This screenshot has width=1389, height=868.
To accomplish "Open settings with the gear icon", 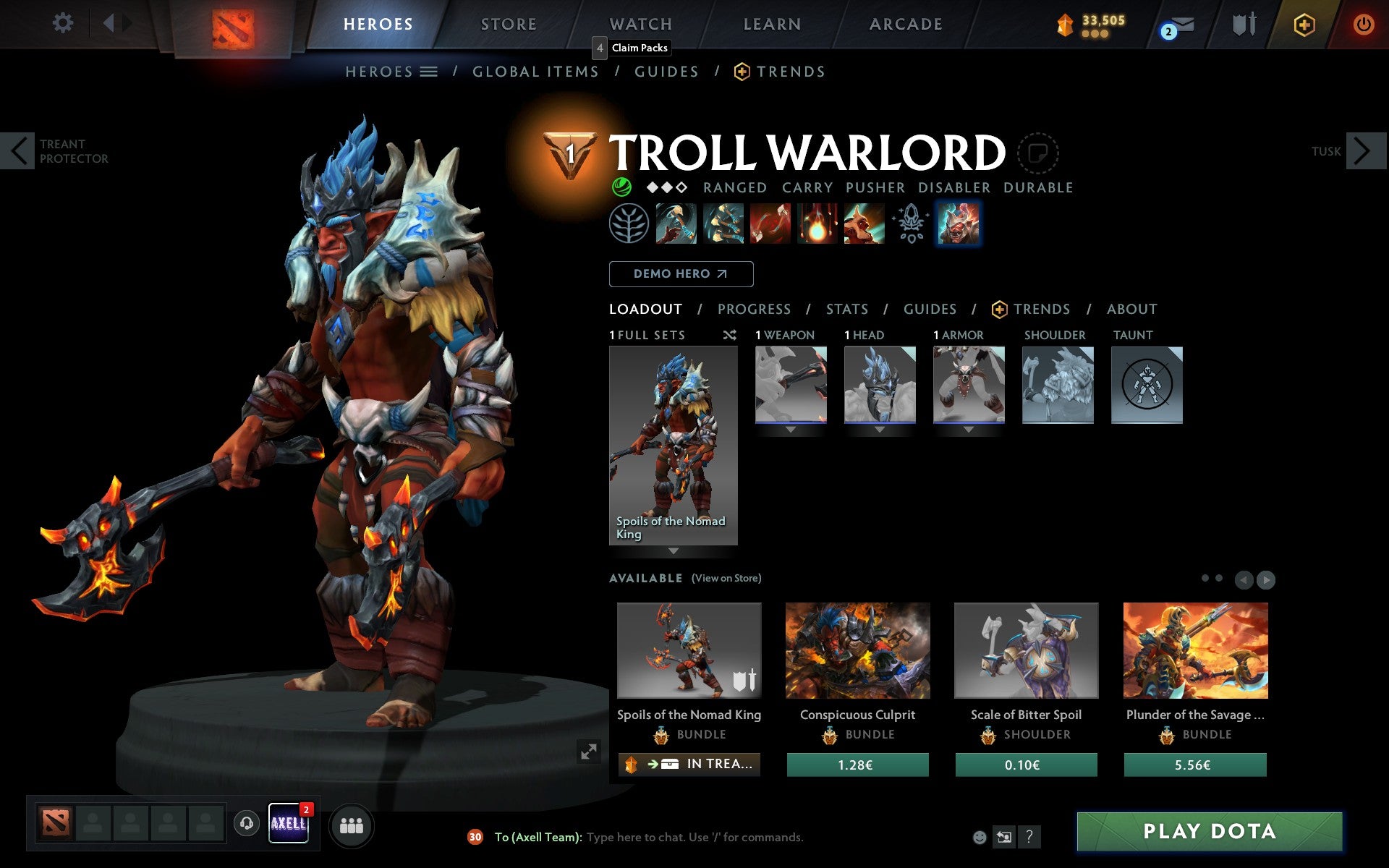I will pyautogui.click(x=64, y=24).
